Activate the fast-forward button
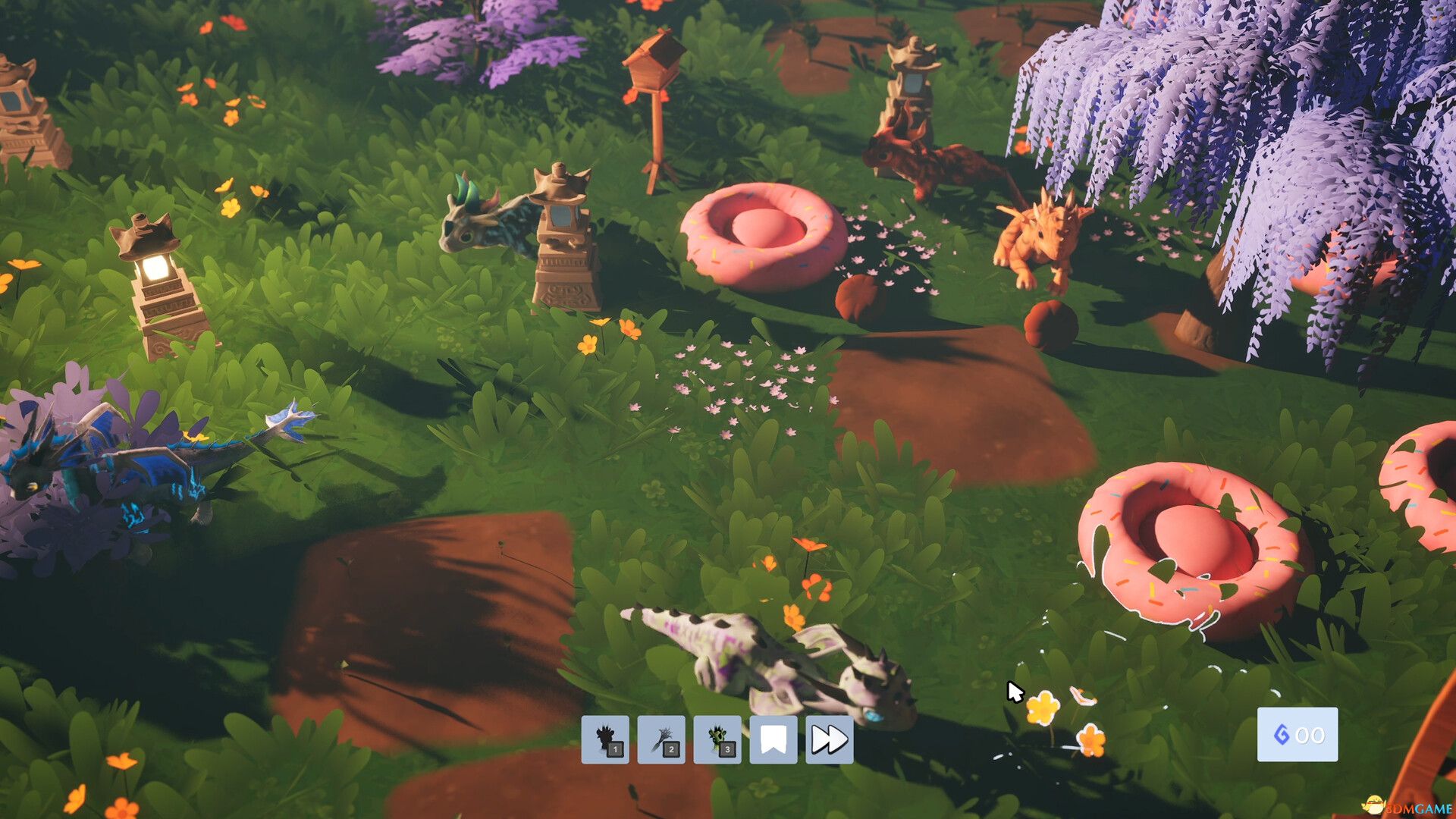Viewport: 1456px width, 819px height. [829, 739]
